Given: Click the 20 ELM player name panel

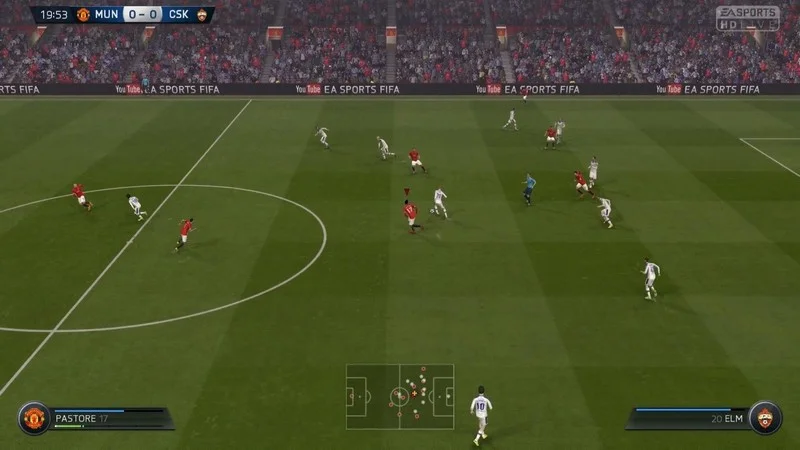Looking at the screenshot, I should pyautogui.click(x=690, y=417).
